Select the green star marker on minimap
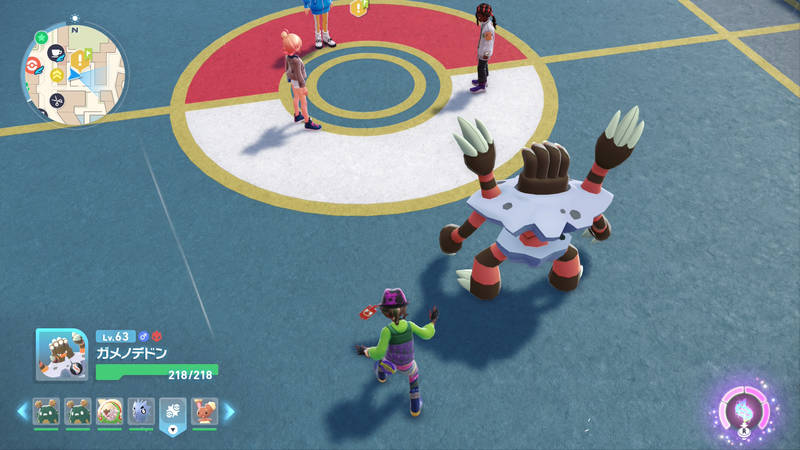Viewport: 800px width, 450px height. tap(41, 38)
